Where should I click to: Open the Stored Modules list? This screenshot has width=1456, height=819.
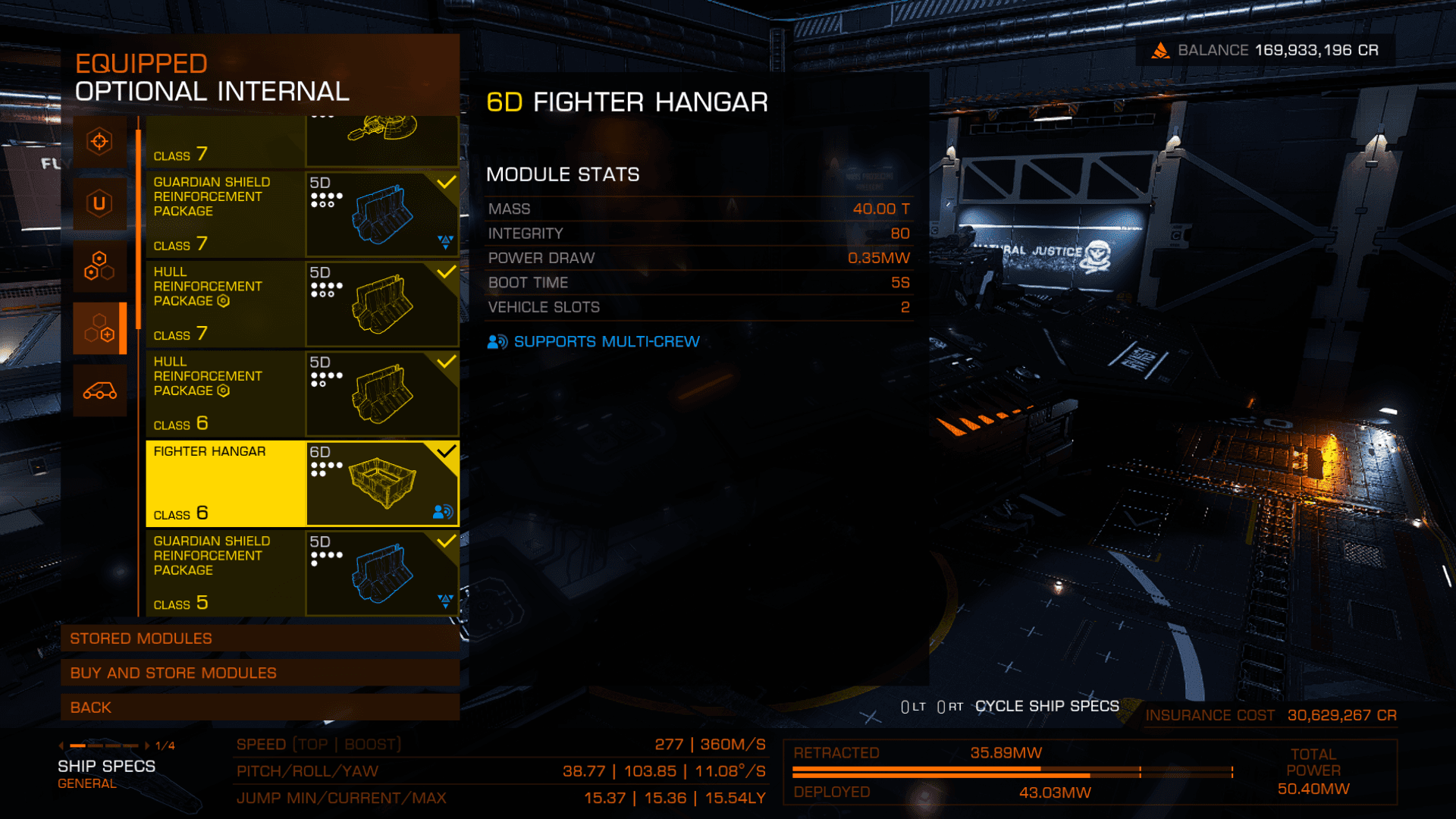tap(259, 639)
